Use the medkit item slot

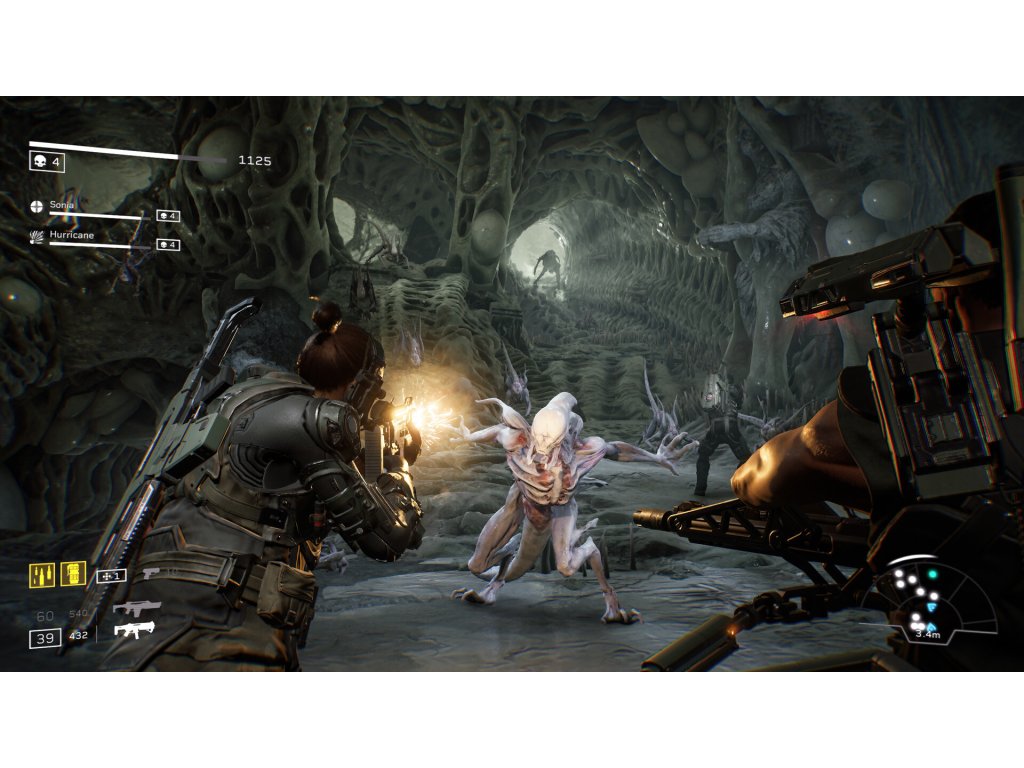110,576
